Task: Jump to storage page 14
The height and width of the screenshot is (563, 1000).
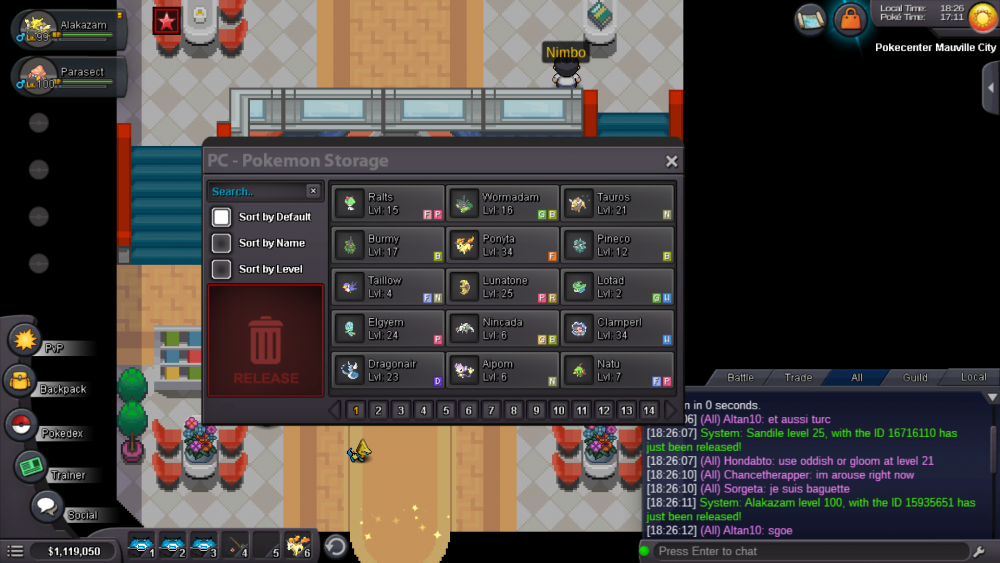Action: point(649,410)
